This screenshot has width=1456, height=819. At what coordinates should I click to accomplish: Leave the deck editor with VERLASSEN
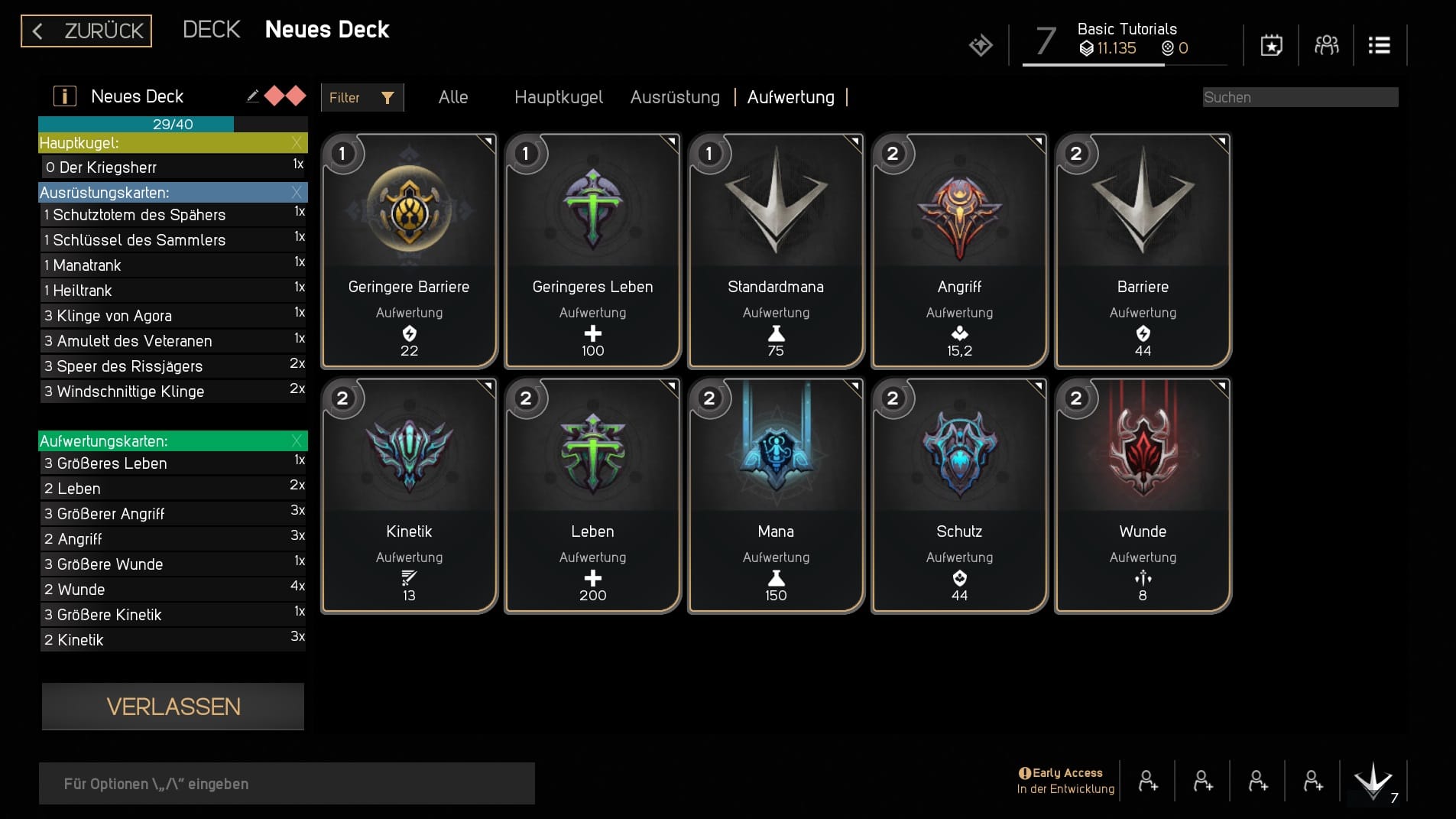click(173, 707)
